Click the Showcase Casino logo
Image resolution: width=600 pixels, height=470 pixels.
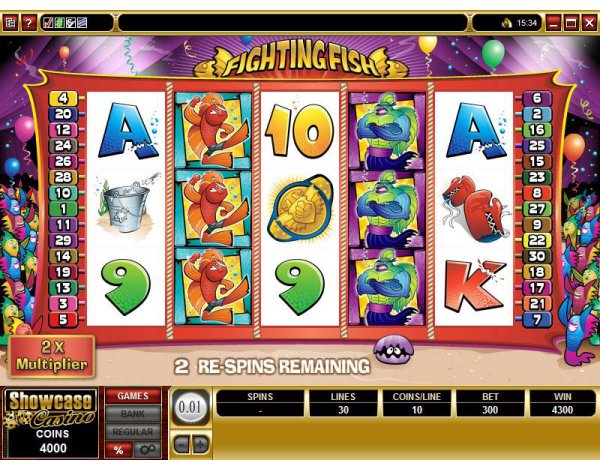click(x=50, y=408)
